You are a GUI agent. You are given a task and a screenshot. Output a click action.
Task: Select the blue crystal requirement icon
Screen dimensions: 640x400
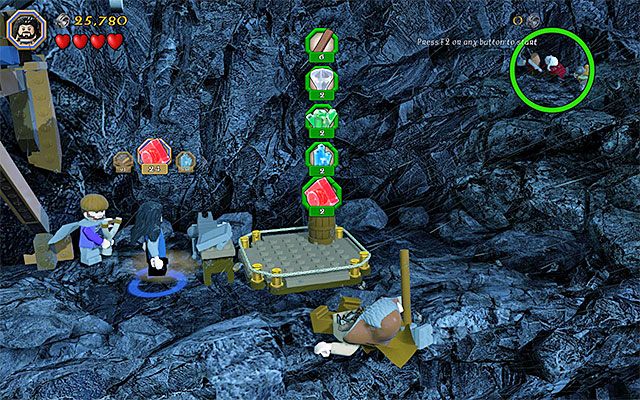[x=322, y=156]
